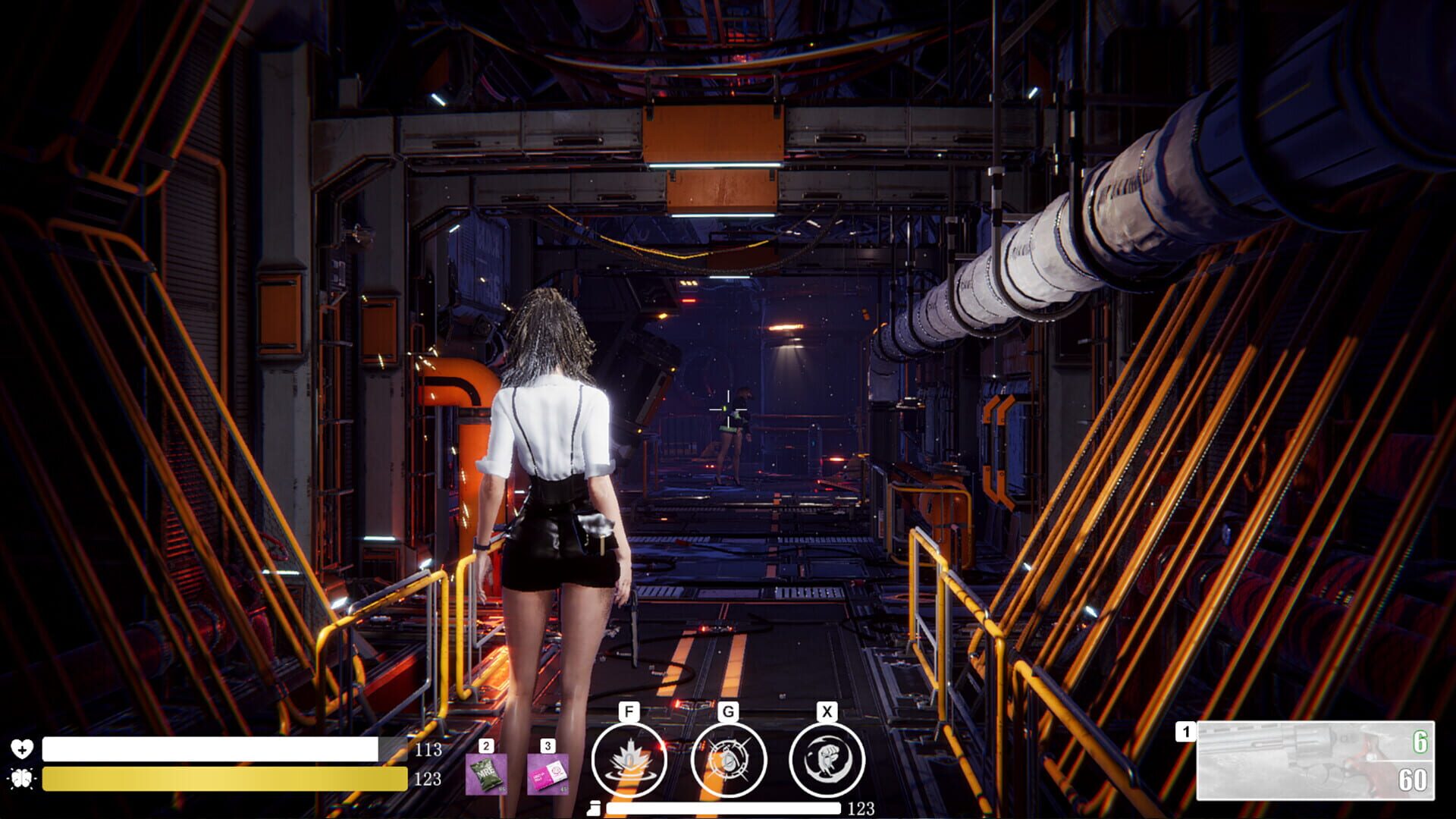Viewport: 1456px width, 819px height.
Task: Click the yellow stamina bar
Action: coord(220,777)
